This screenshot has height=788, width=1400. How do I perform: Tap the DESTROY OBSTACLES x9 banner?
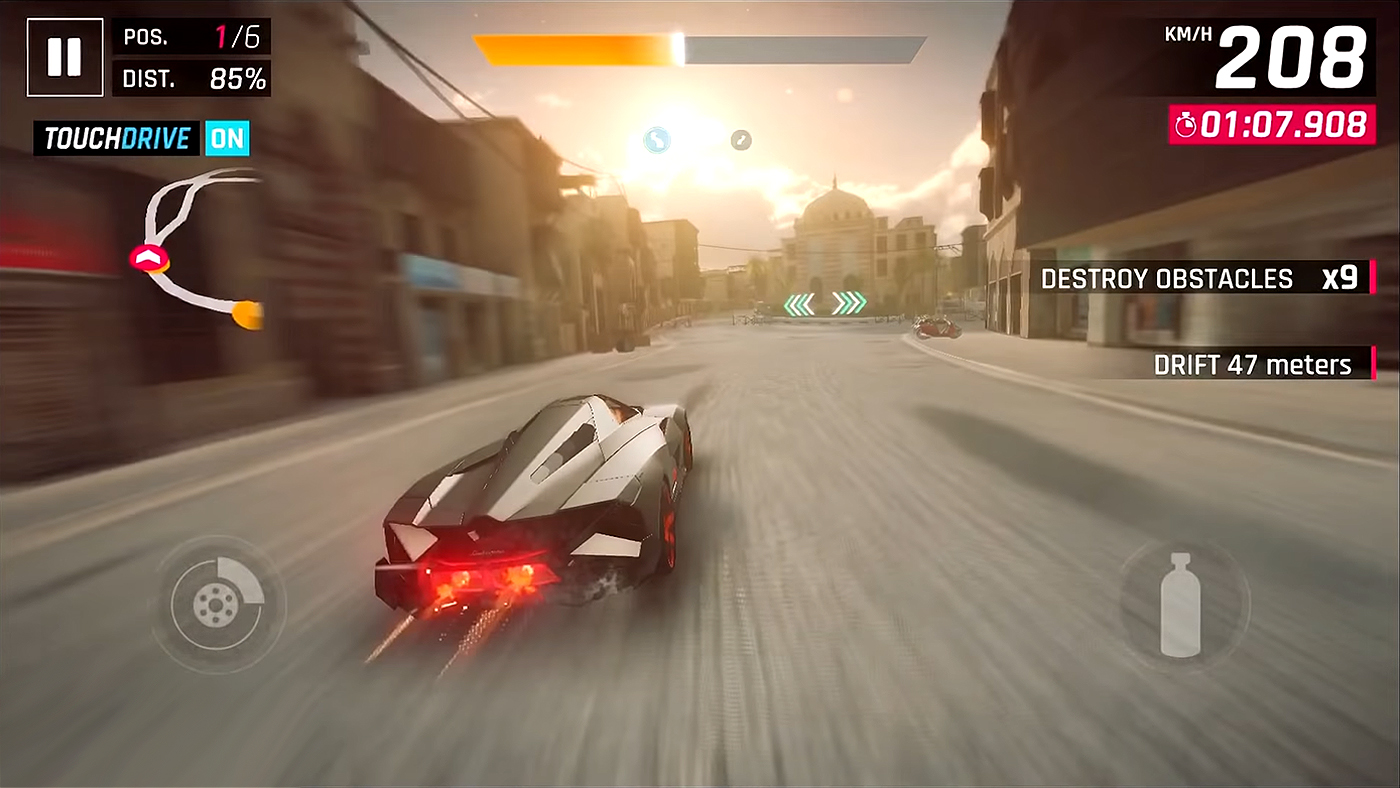[1200, 278]
